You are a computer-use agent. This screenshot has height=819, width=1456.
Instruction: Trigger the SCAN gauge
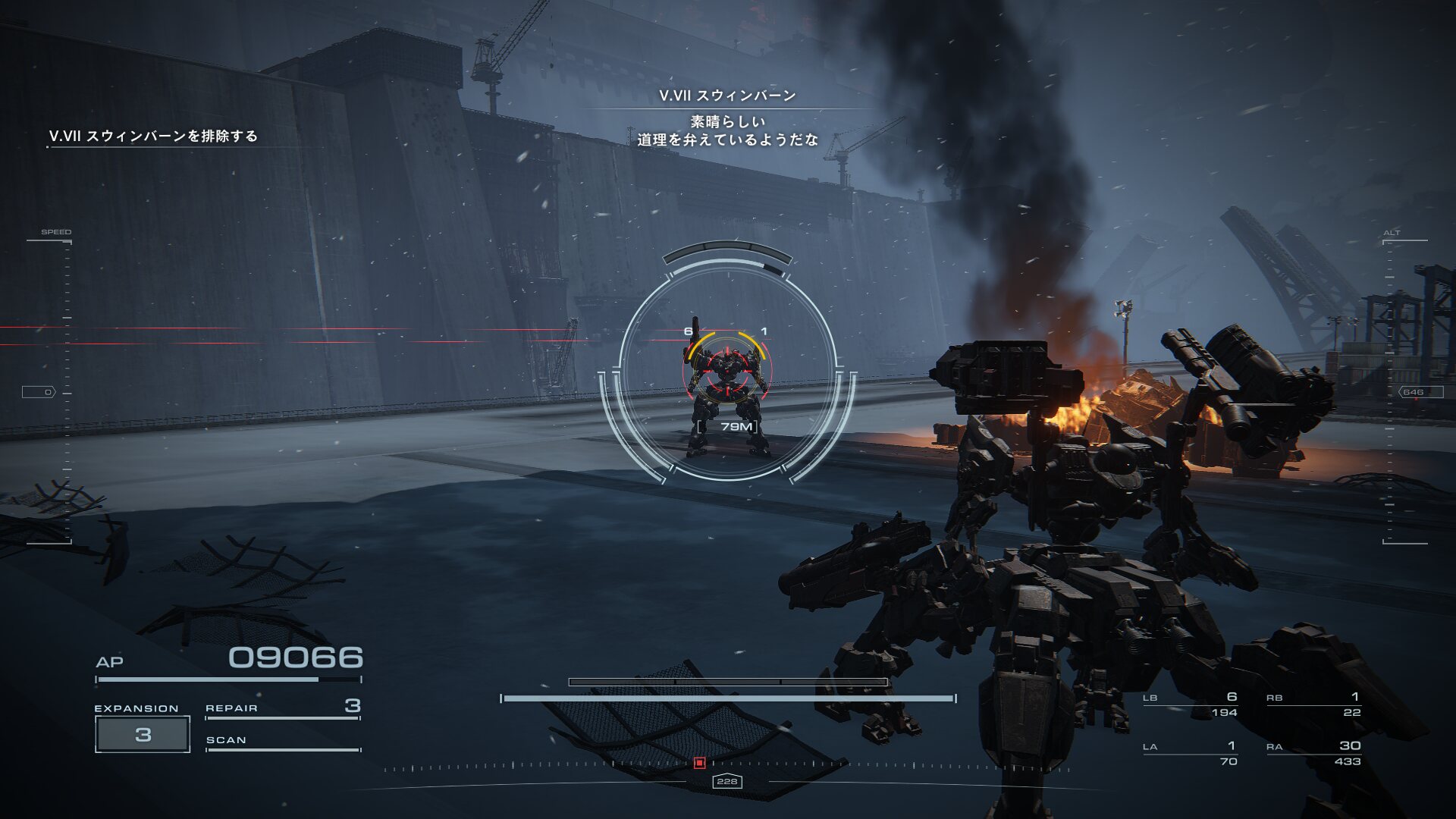coord(282,741)
